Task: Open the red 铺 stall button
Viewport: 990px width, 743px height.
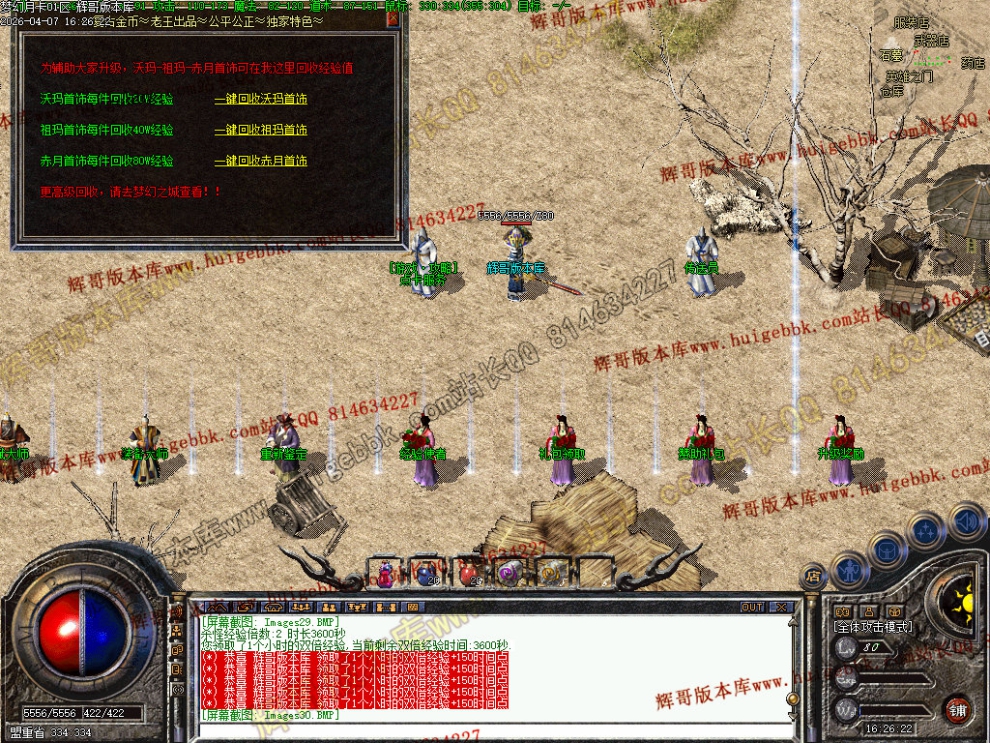Action: click(957, 708)
